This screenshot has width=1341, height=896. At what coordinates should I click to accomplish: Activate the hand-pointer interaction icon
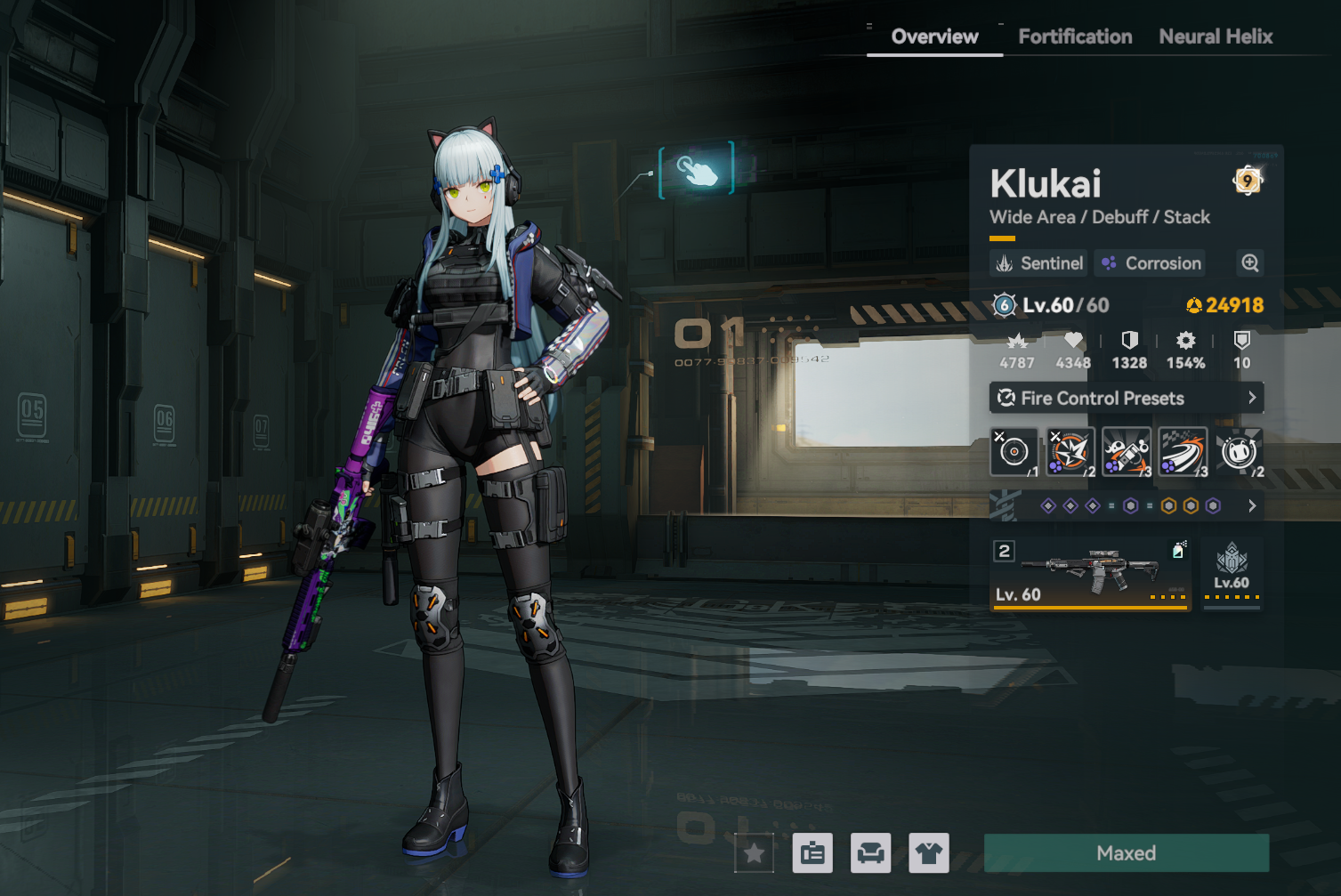click(697, 169)
